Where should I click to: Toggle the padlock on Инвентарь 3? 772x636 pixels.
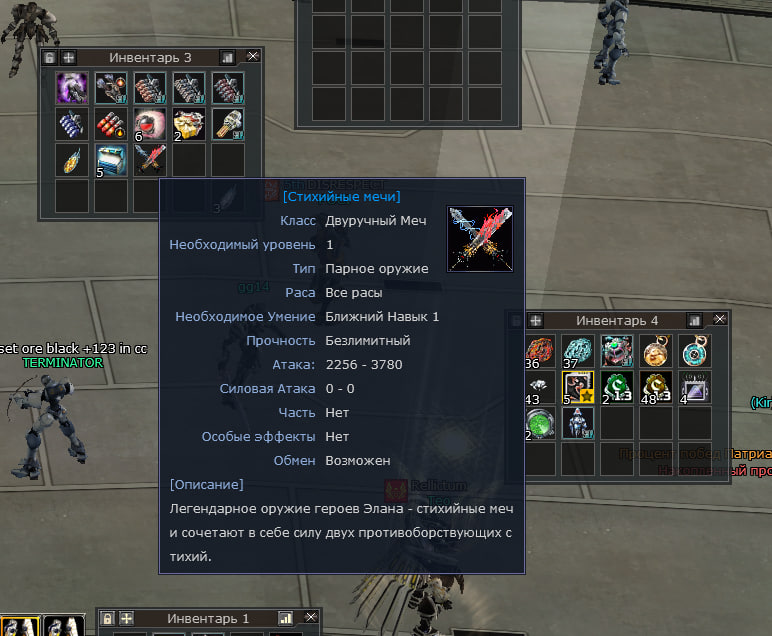point(50,57)
